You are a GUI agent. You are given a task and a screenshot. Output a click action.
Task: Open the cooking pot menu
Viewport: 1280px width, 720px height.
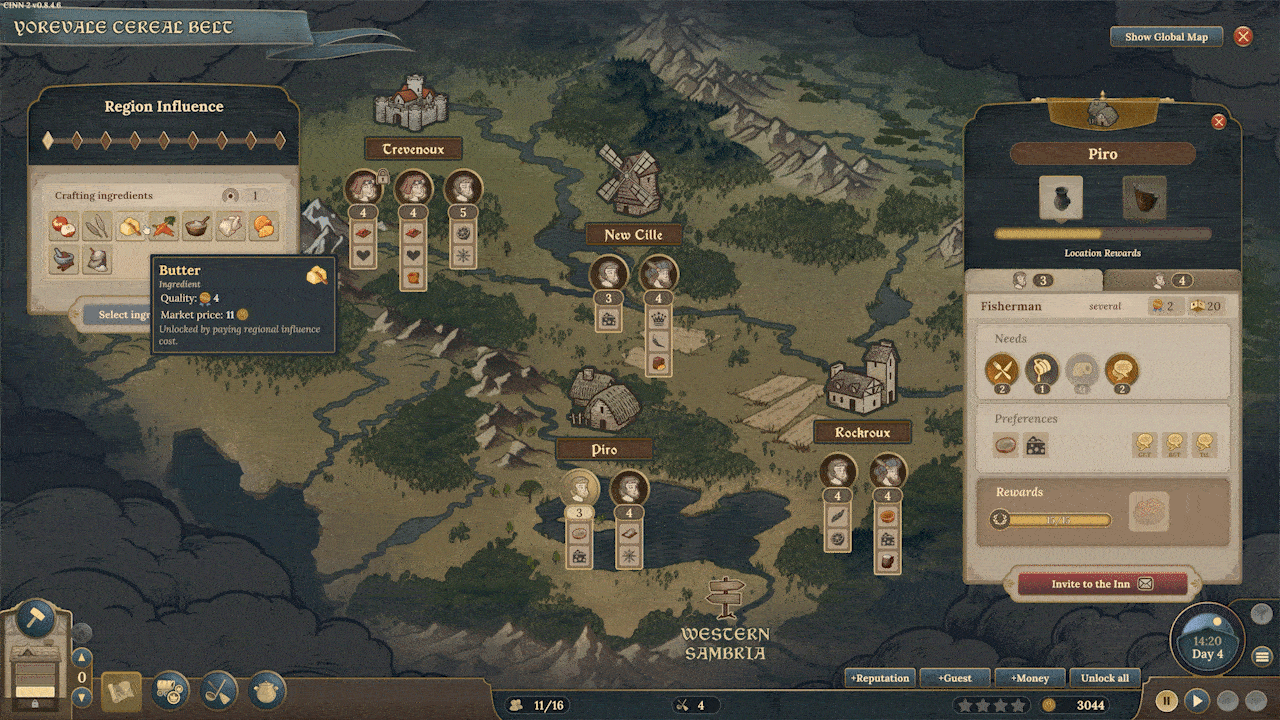coord(267,690)
